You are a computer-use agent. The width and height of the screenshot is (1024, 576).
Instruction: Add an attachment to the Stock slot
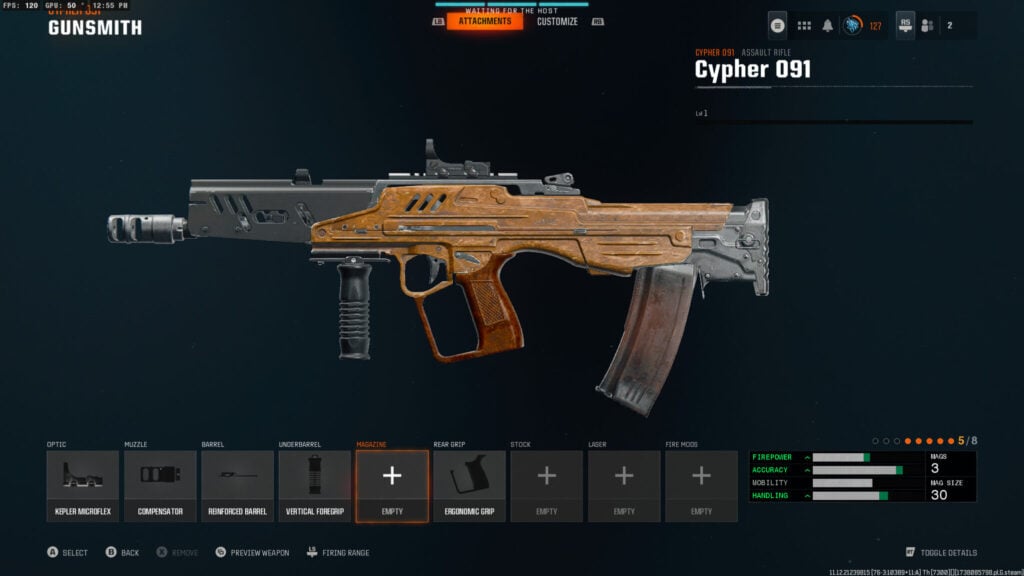547,486
